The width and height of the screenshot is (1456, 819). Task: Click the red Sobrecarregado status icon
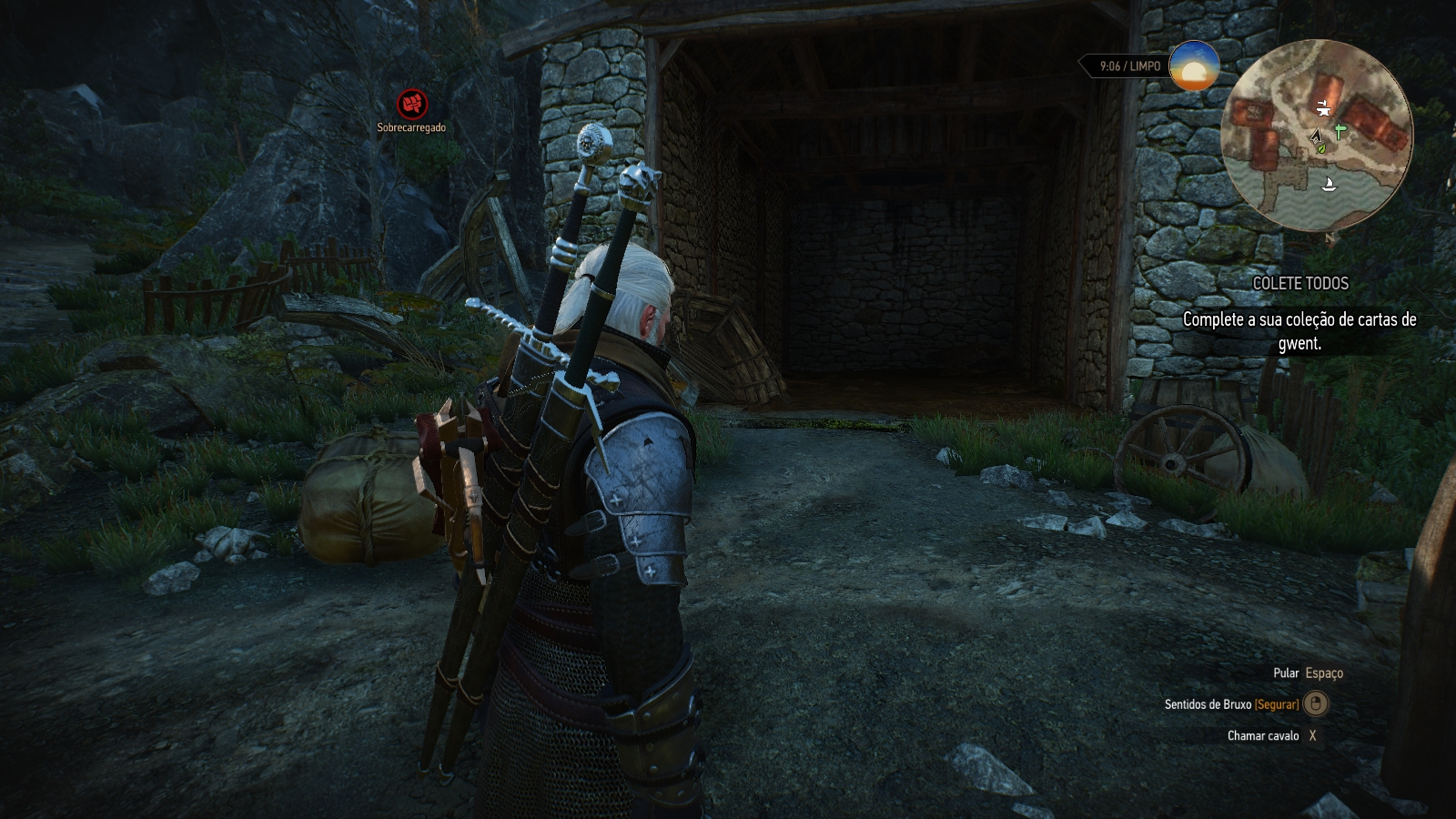pyautogui.click(x=411, y=104)
